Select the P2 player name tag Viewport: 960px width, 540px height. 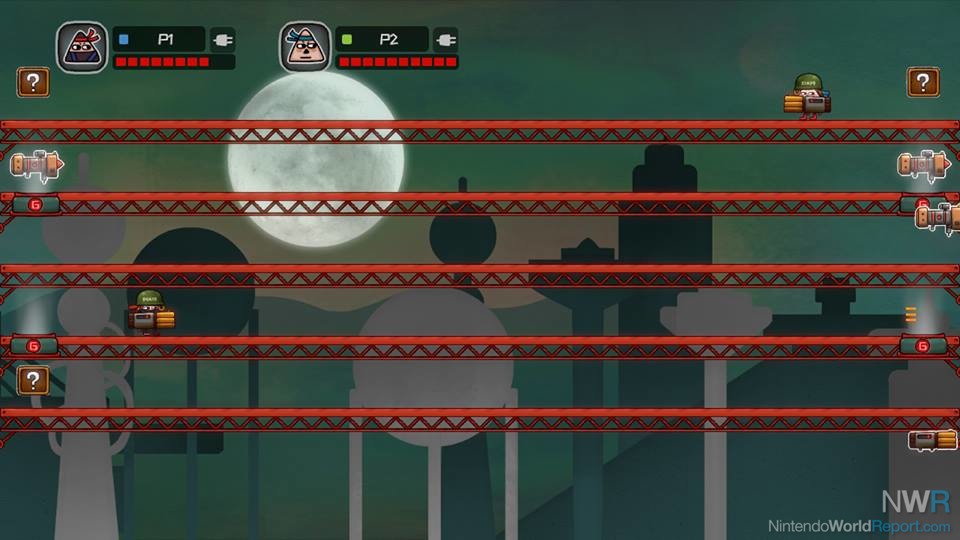click(x=382, y=40)
